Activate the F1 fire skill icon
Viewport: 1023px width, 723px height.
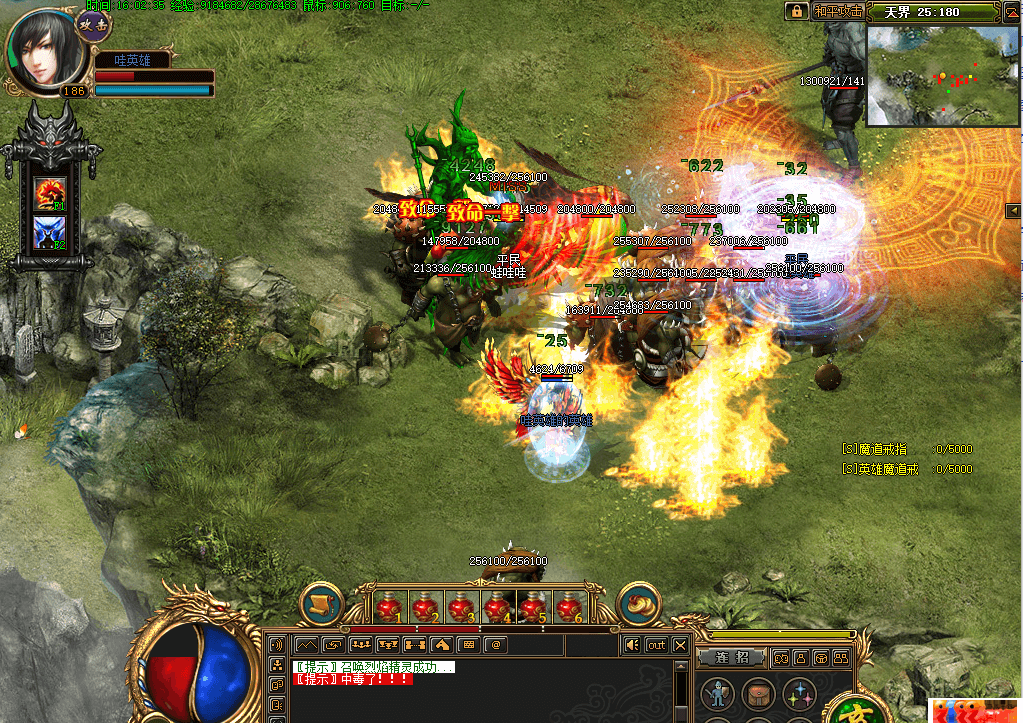point(50,192)
